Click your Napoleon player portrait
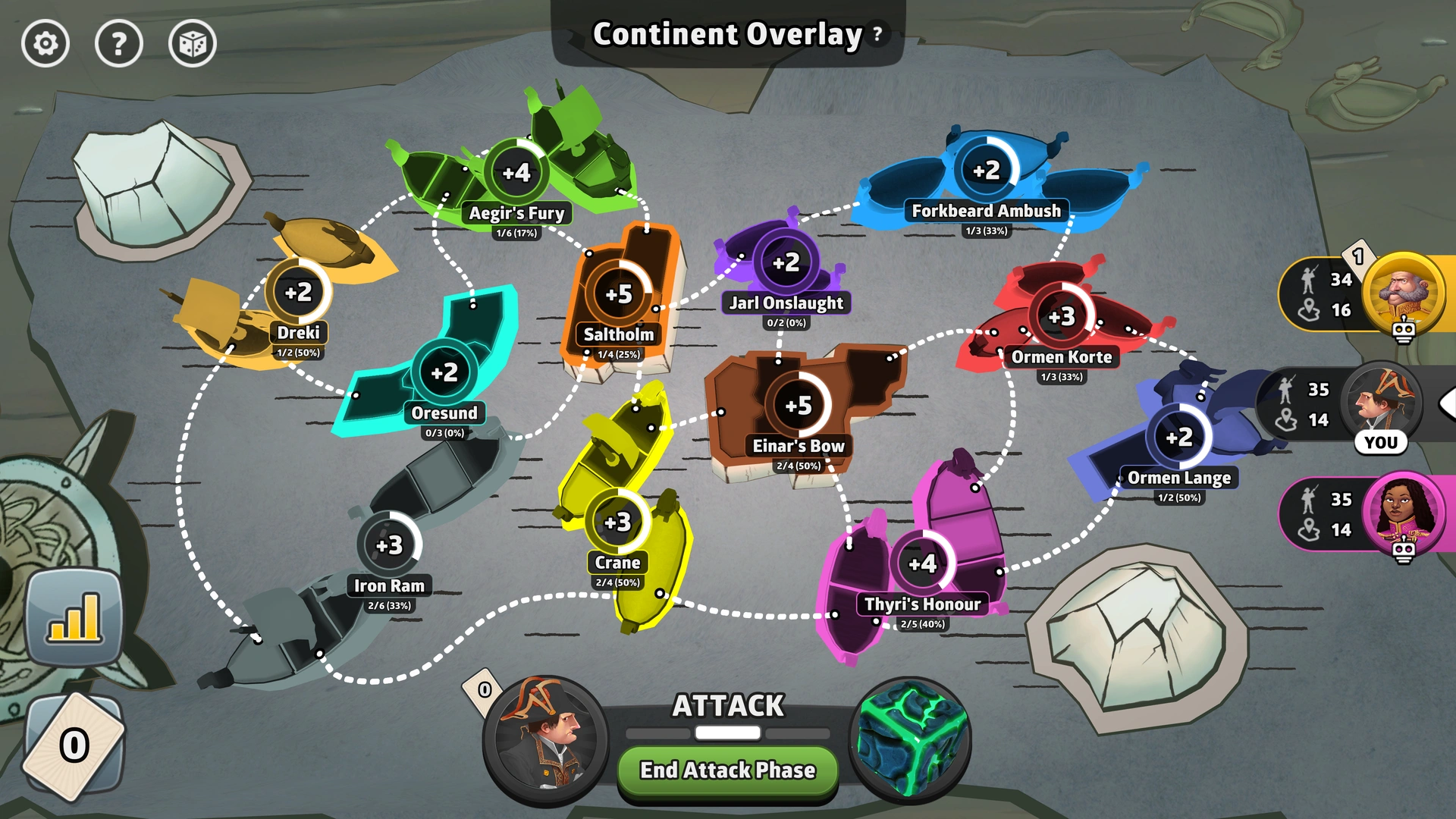Image resolution: width=1456 pixels, height=819 pixels. click(543, 739)
